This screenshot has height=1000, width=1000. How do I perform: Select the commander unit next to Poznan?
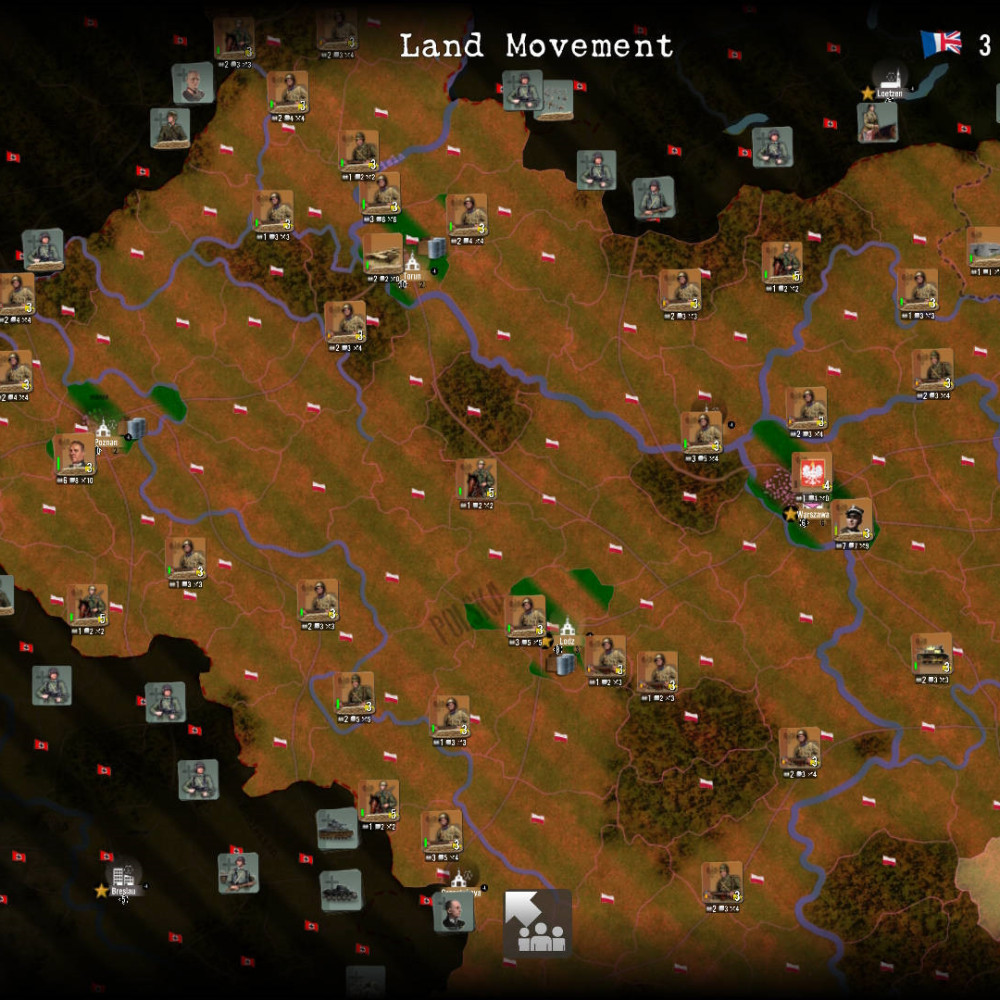75,454
